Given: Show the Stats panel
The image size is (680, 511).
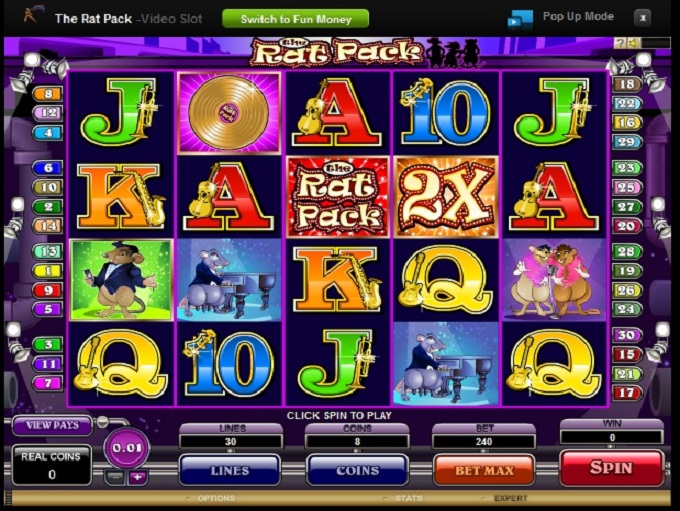Looking at the screenshot, I should 407,498.
